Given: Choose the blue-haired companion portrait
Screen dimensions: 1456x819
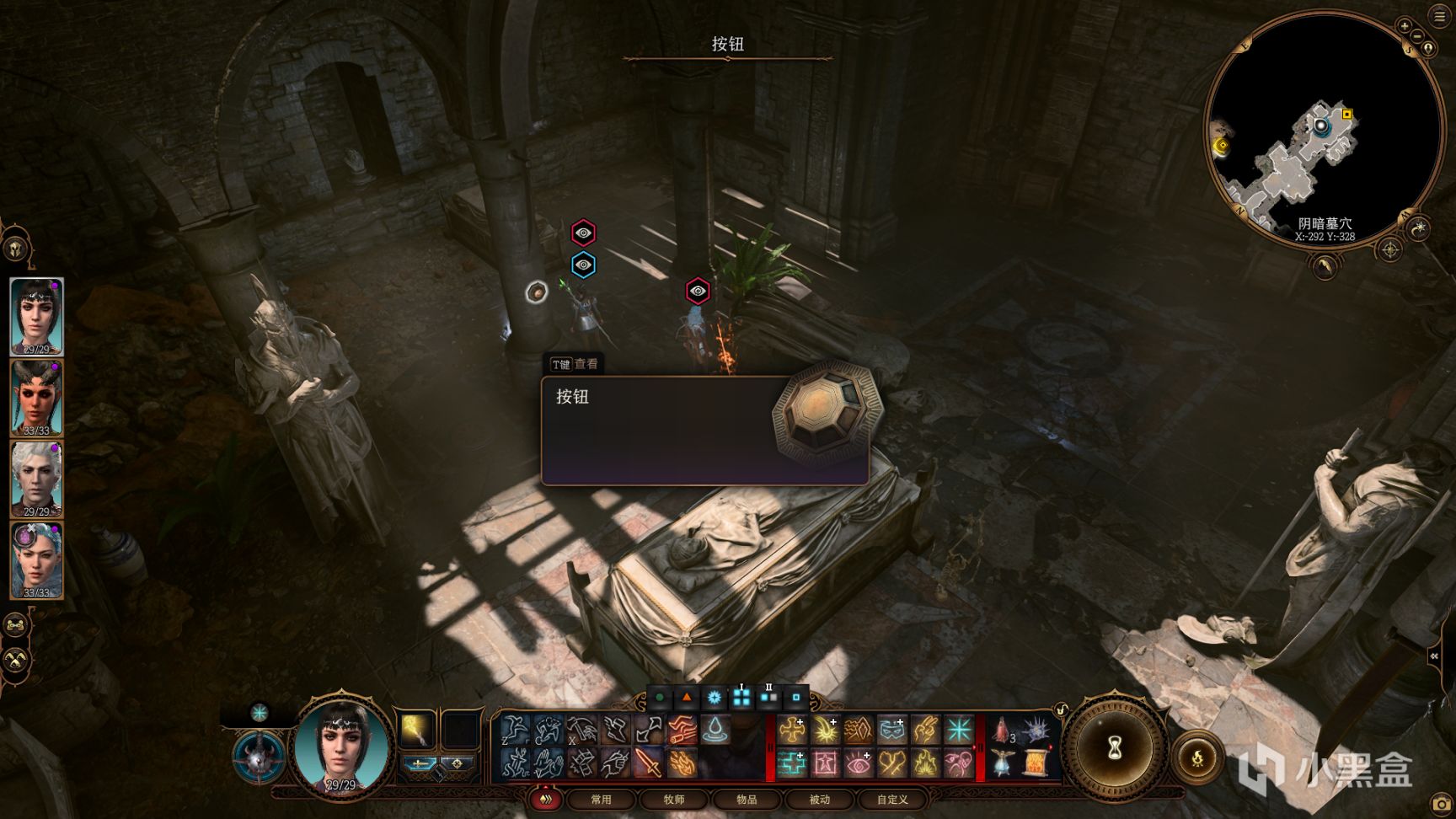Looking at the screenshot, I should (x=36, y=560).
